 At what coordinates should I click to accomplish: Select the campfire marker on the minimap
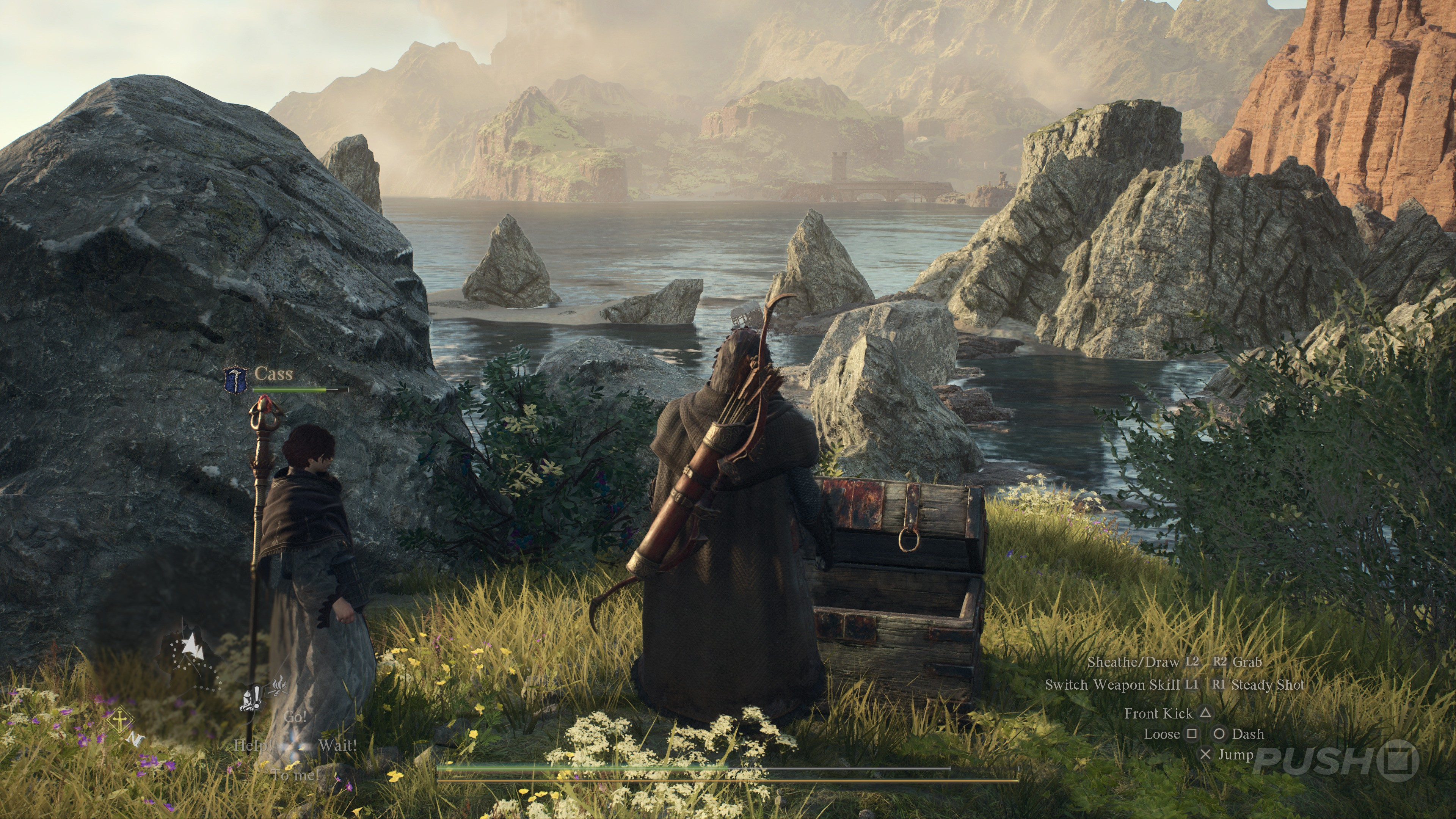(x=279, y=686)
